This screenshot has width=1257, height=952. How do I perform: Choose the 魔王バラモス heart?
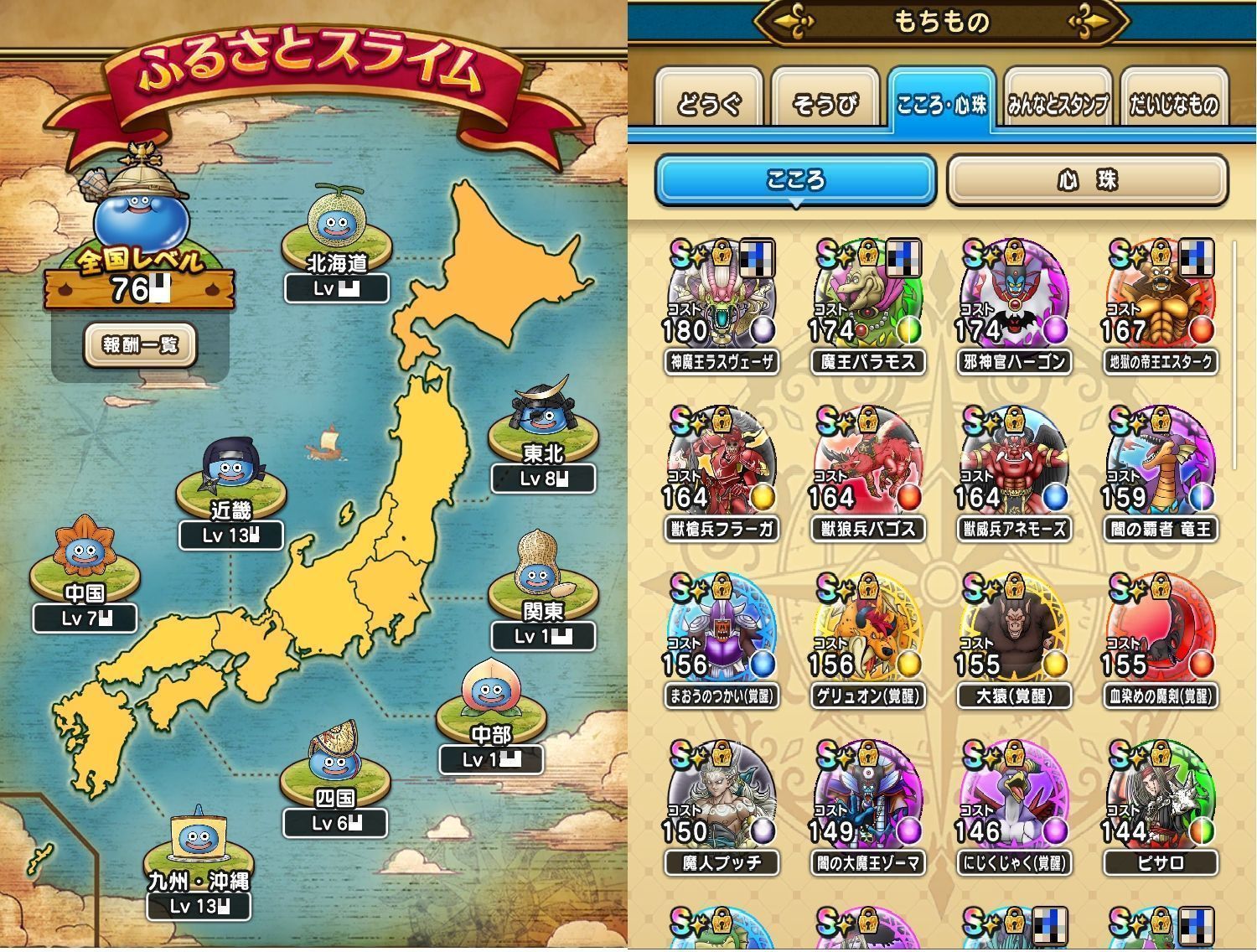click(867, 295)
